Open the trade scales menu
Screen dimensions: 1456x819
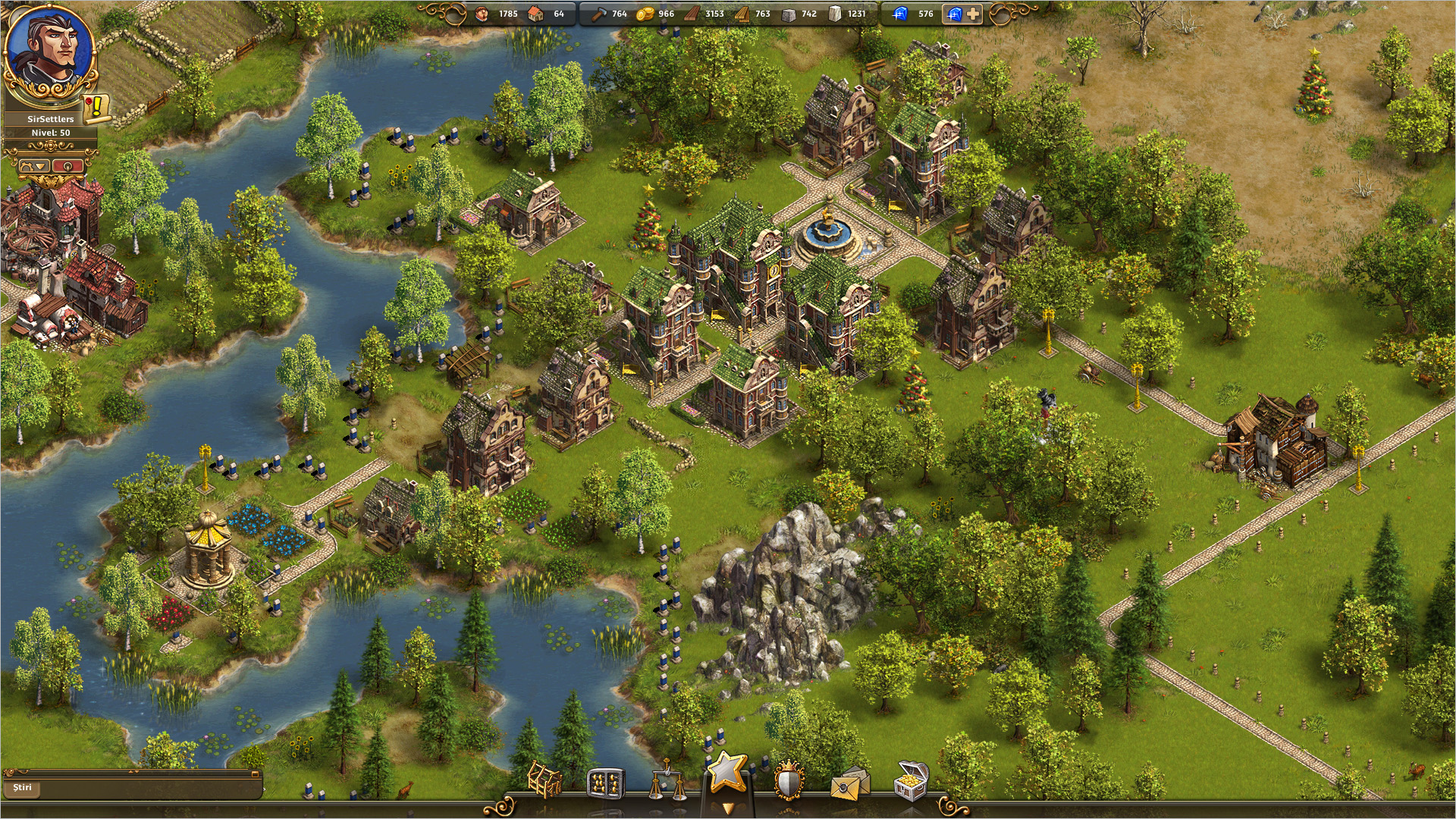666,783
